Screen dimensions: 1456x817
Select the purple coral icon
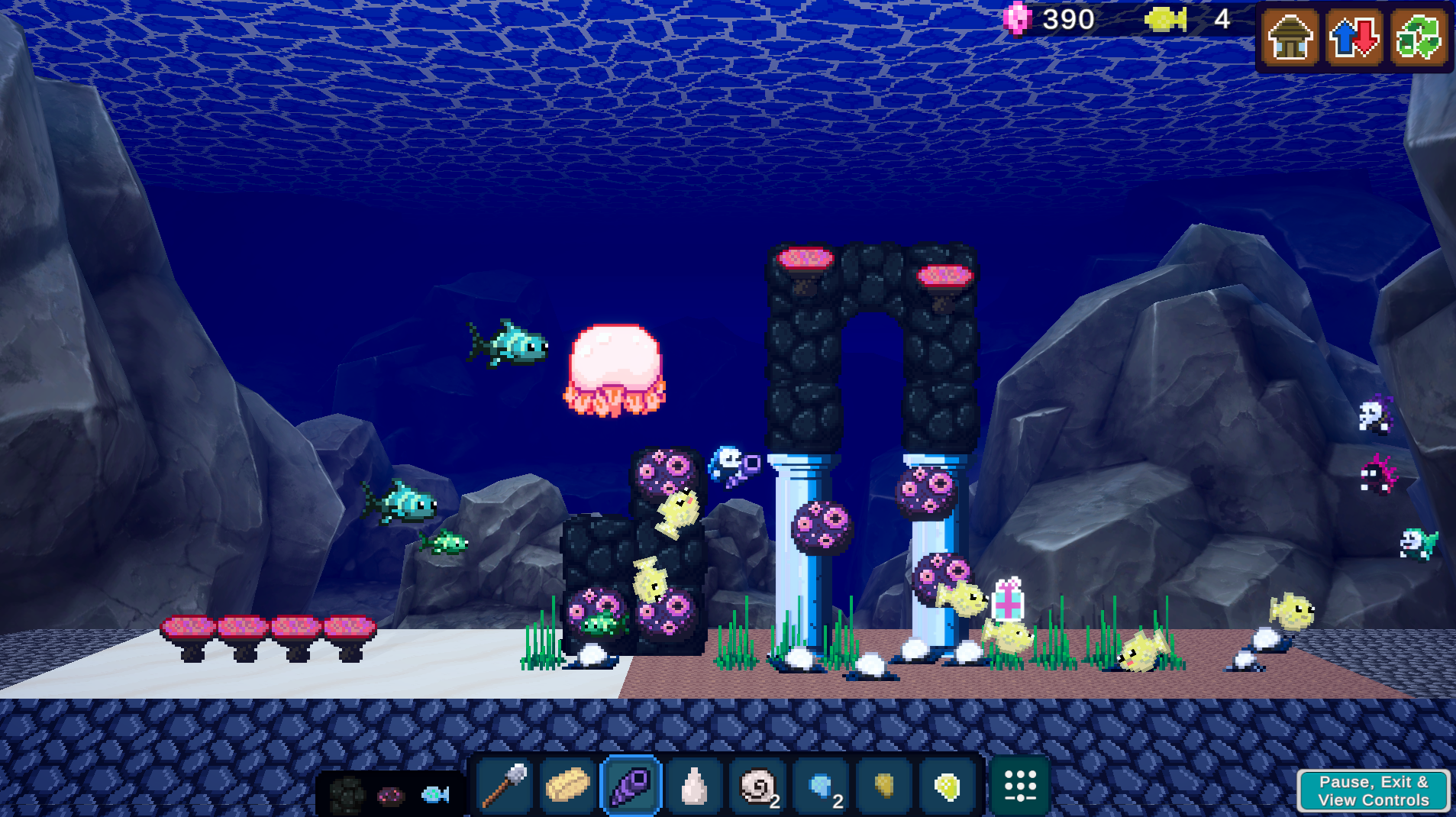click(391, 796)
